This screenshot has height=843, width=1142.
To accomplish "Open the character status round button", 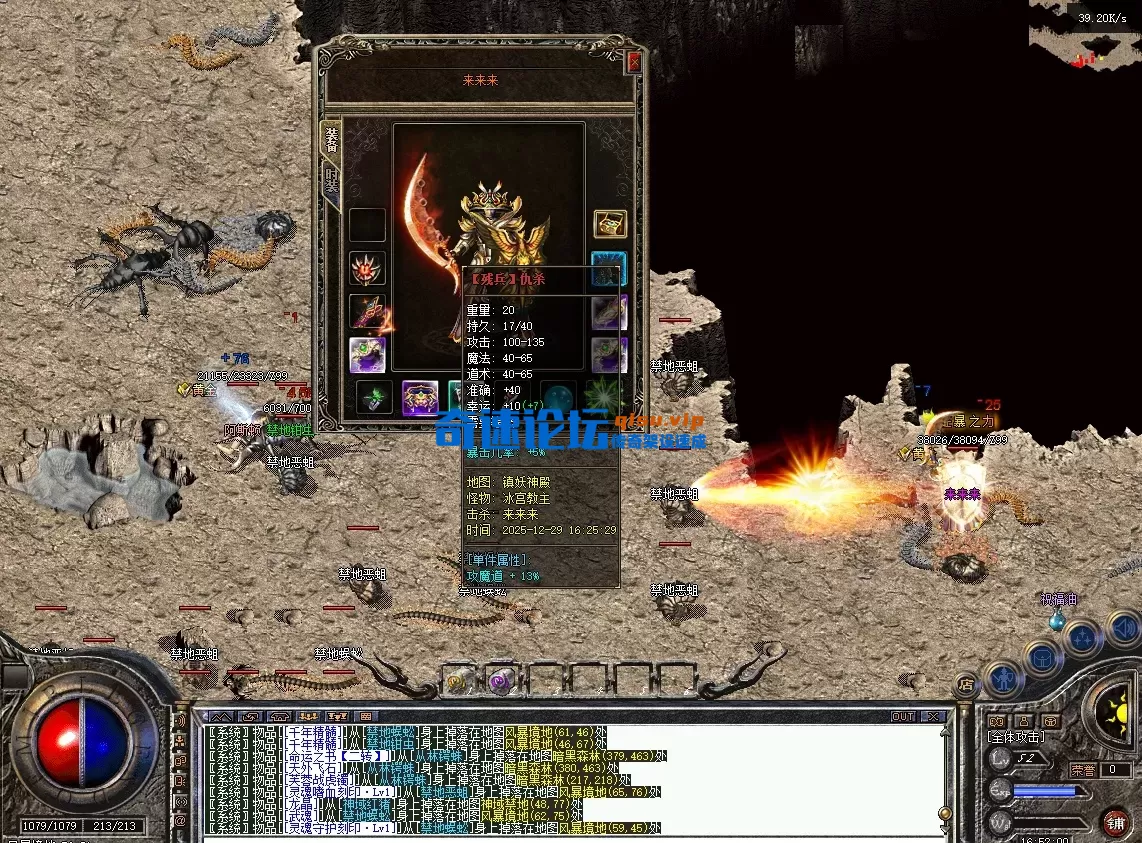I will [x=1004, y=679].
